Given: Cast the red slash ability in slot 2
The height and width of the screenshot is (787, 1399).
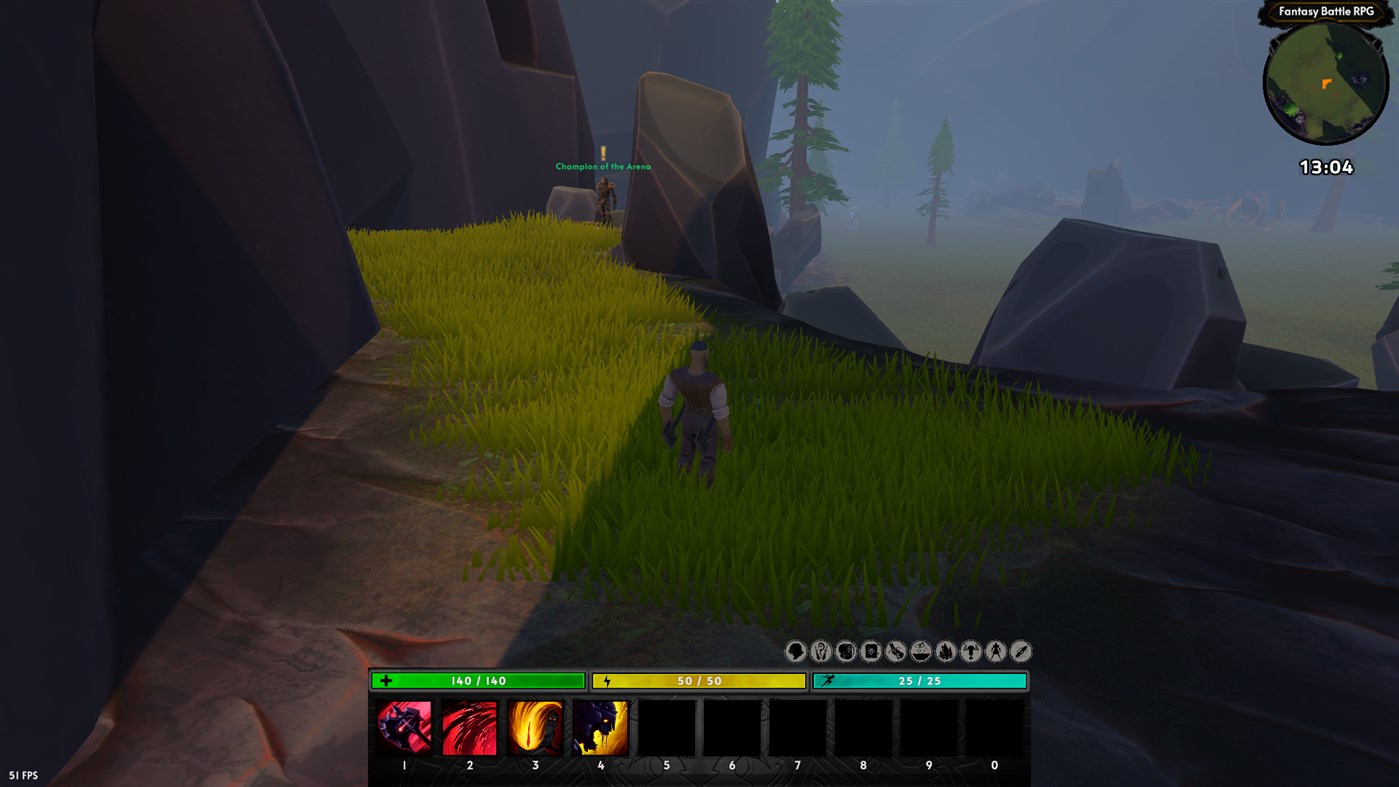Looking at the screenshot, I should (469, 726).
